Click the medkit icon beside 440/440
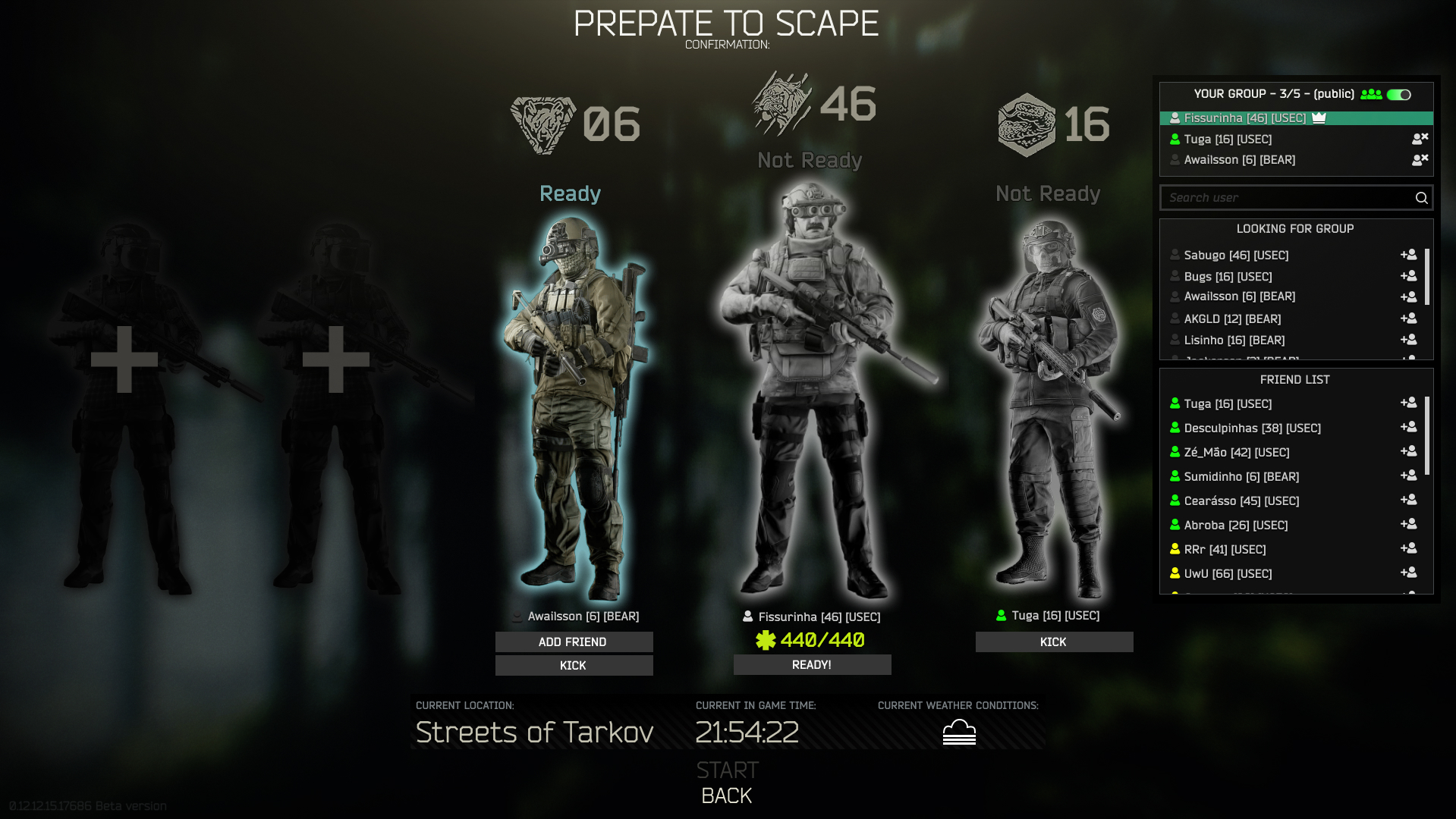 [767, 640]
